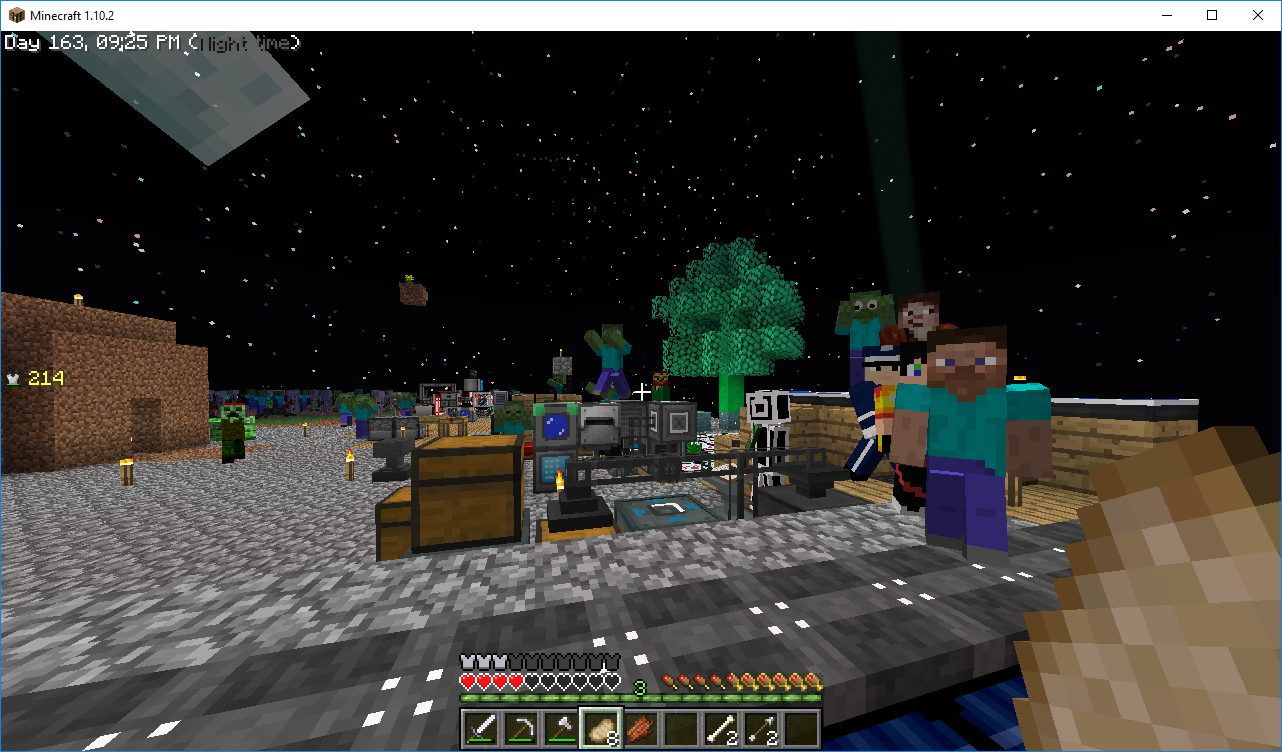
Task: Select the iron sword hotbar slot
Action: click(481, 728)
